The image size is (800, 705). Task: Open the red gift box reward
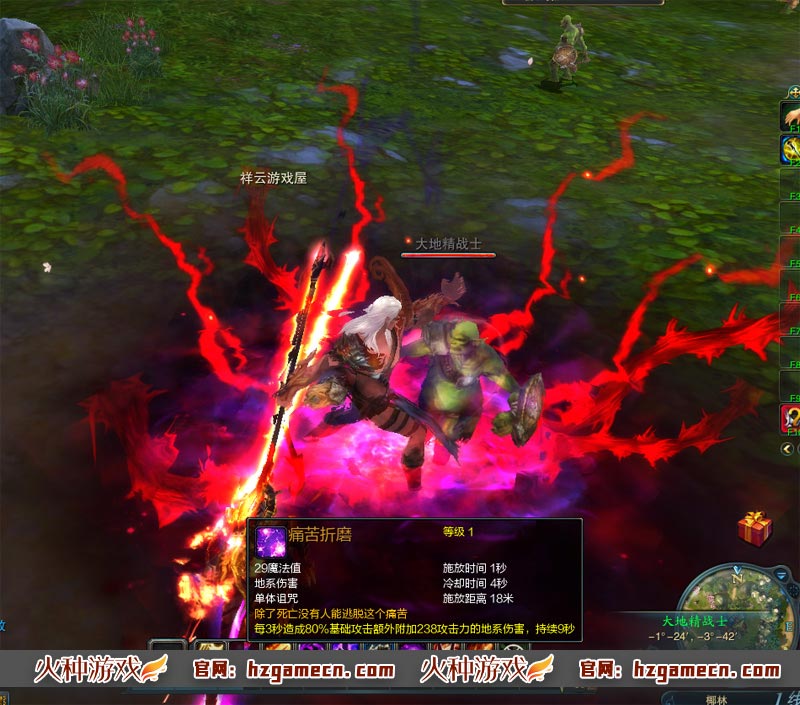pyautogui.click(x=754, y=527)
